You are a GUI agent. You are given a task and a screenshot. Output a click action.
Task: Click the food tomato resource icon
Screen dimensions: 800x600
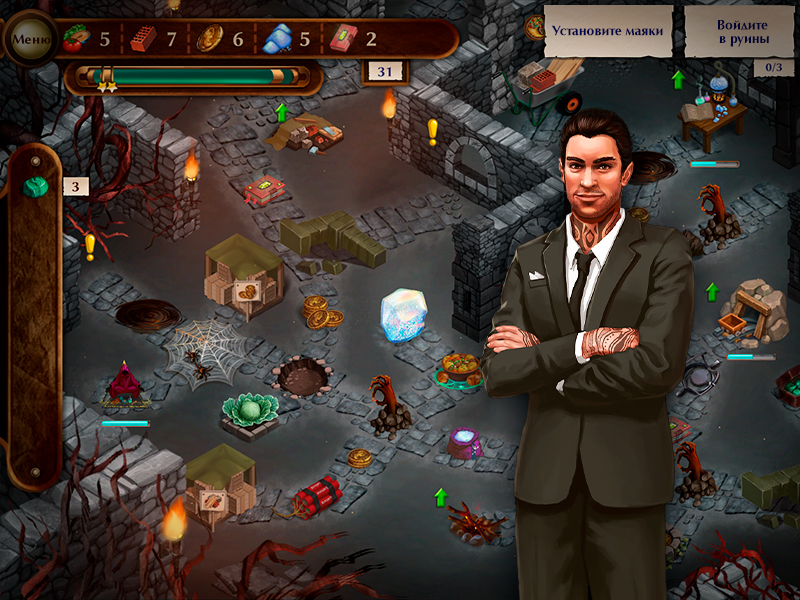pos(74,40)
